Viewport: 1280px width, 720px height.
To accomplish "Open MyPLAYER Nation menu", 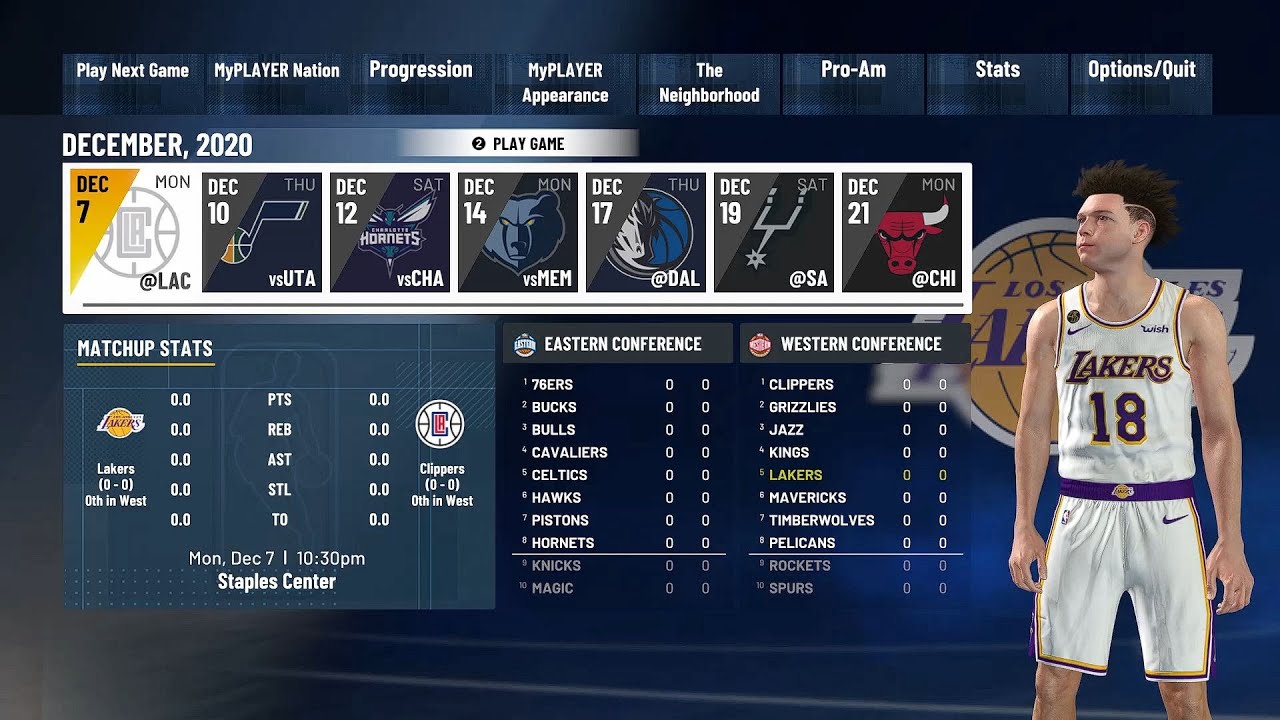I will 277,82.
